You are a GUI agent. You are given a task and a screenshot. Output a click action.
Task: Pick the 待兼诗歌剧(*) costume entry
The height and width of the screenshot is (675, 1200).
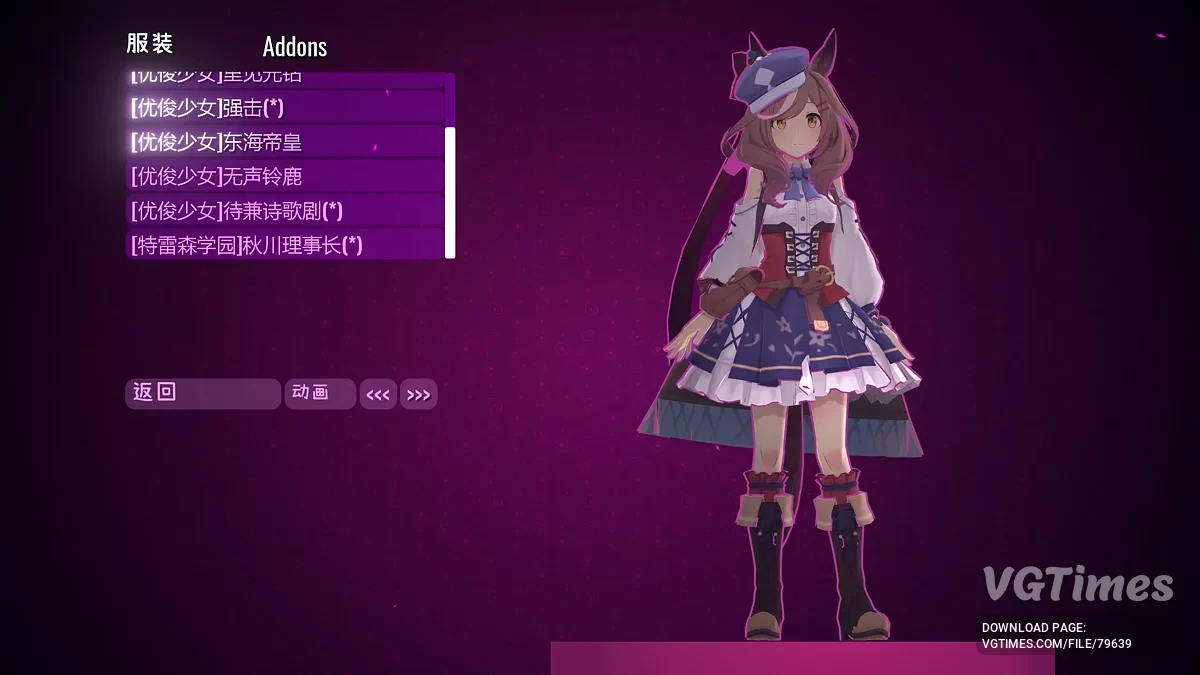click(x=285, y=211)
